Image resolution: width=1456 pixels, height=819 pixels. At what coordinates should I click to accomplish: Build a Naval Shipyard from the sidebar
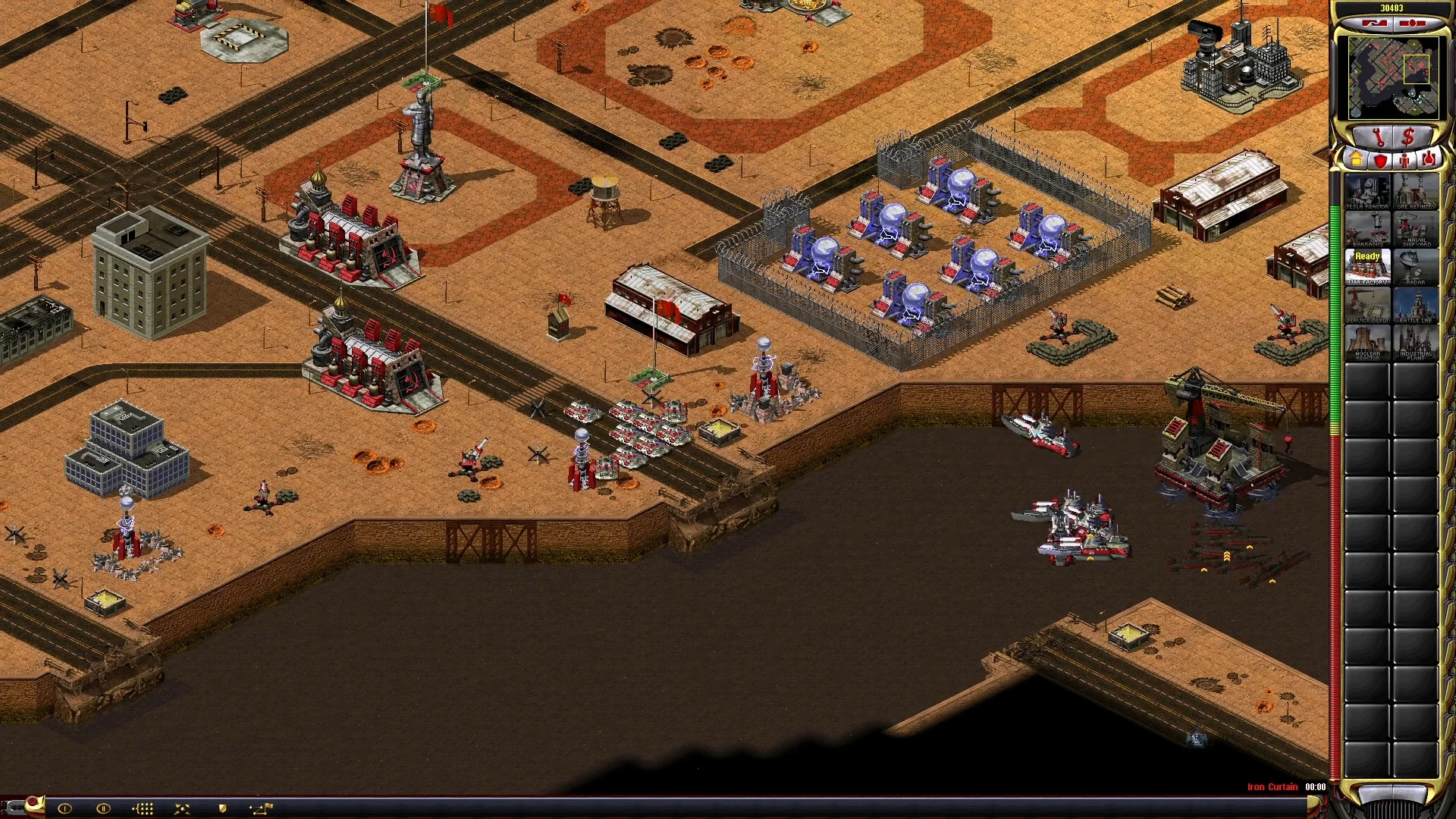(x=1415, y=230)
